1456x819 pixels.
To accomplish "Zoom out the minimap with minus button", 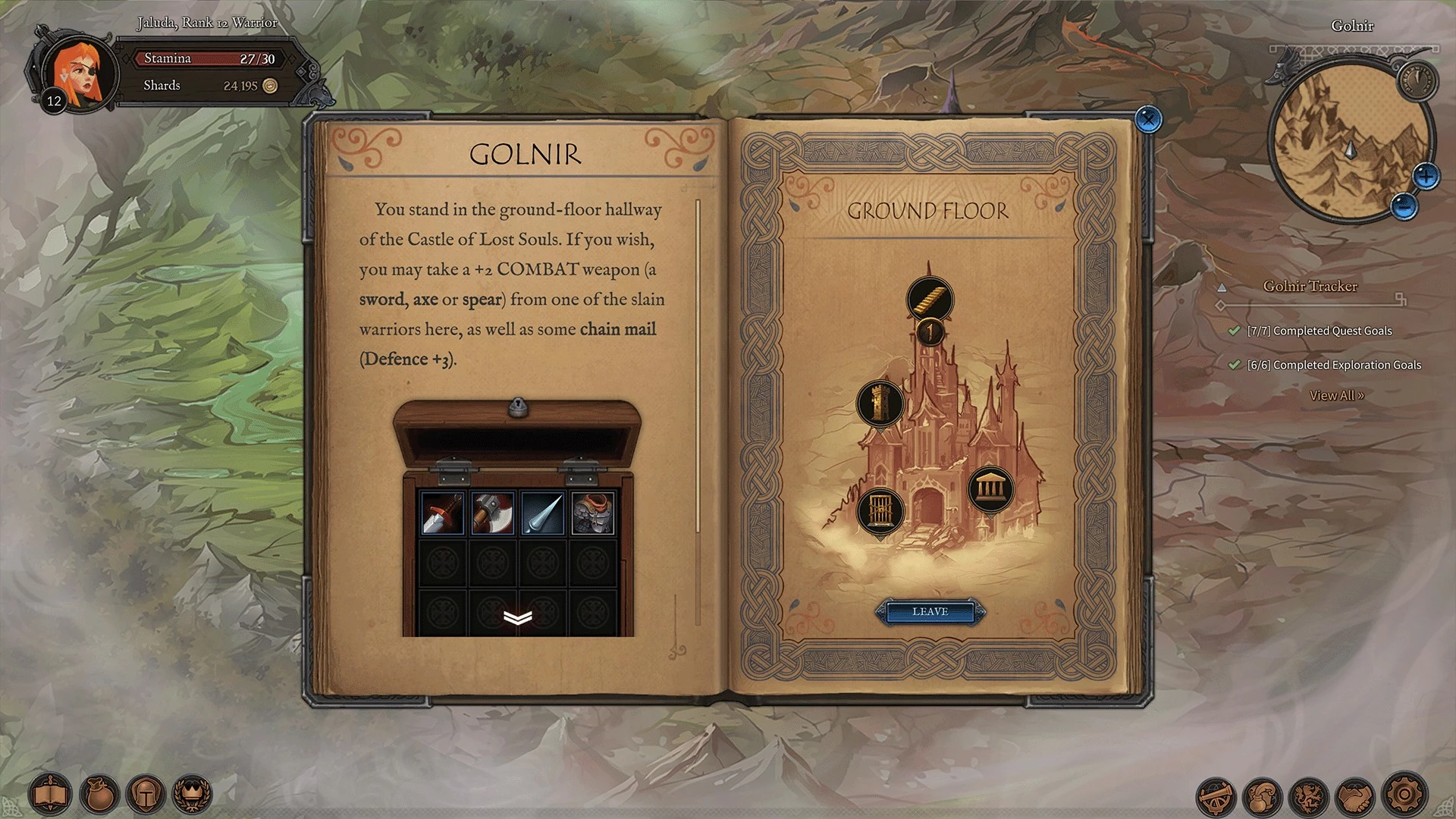I will point(1404,206).
